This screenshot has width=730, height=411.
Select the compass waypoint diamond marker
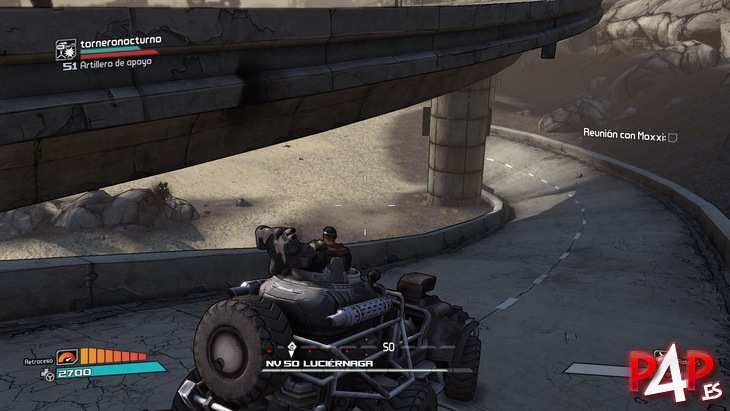[x=290, y=347]
